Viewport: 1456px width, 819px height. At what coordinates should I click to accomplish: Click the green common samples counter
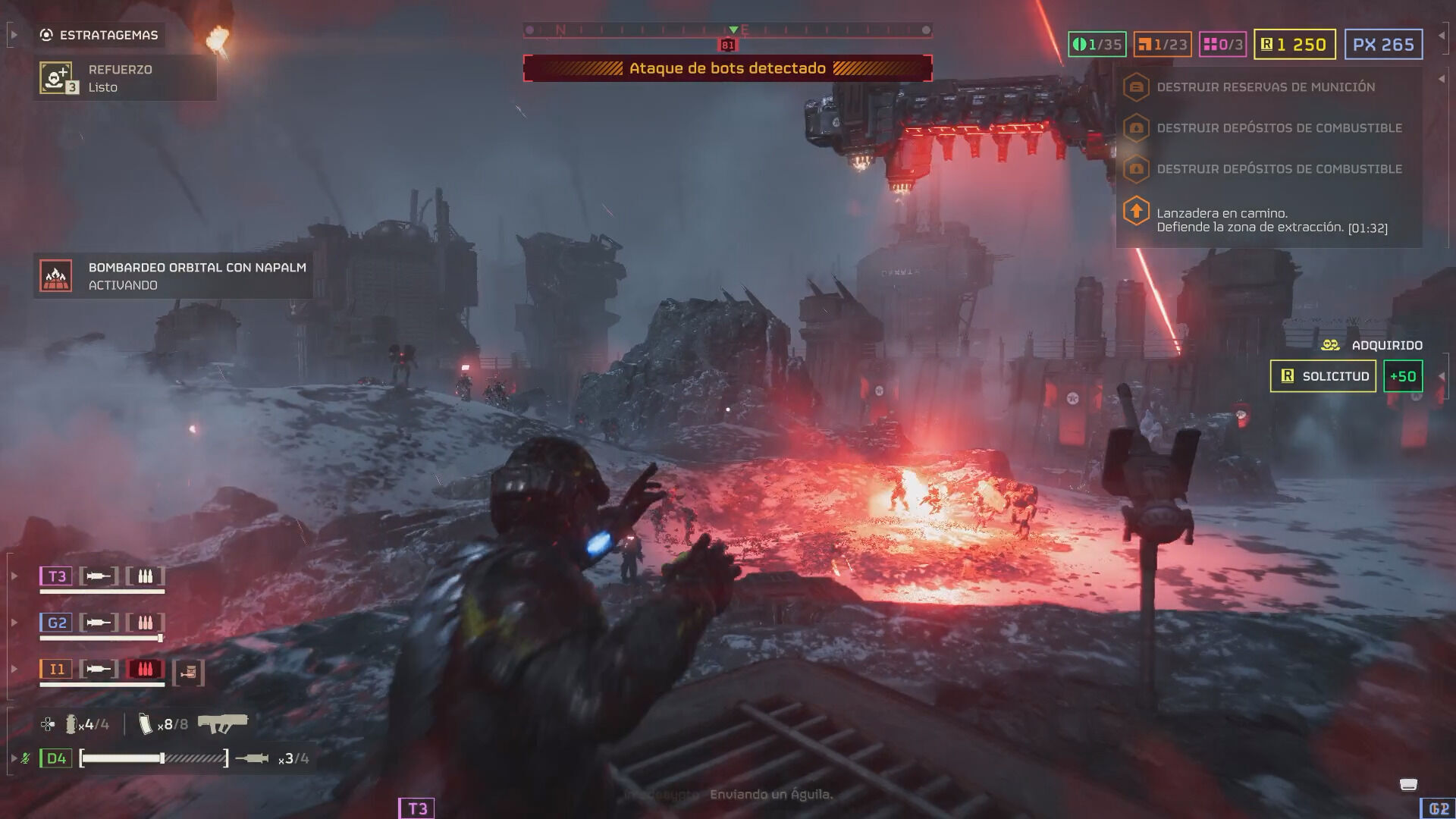pos(1097,45)
